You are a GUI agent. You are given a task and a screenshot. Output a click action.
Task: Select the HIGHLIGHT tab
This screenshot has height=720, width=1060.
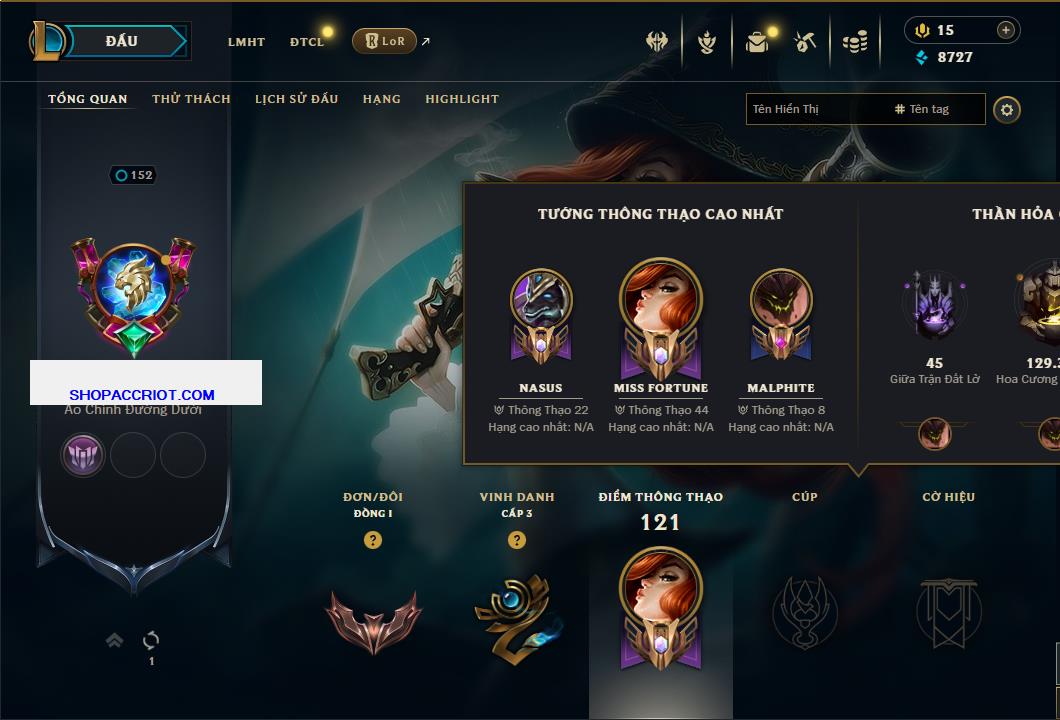tap(461, 99)
